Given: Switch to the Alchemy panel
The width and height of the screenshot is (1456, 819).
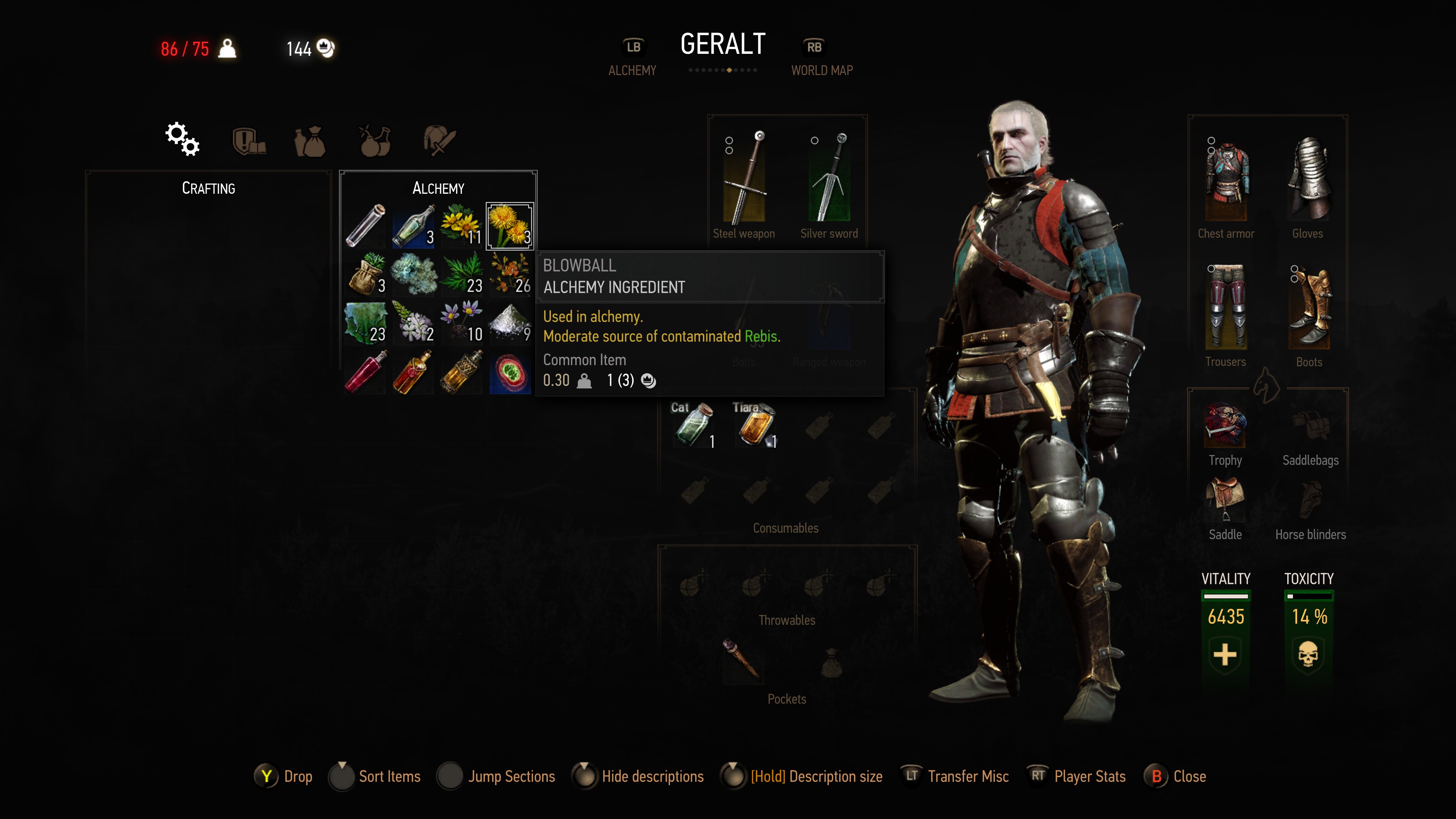Looking at the screenshot, I should tap(632, 58).
